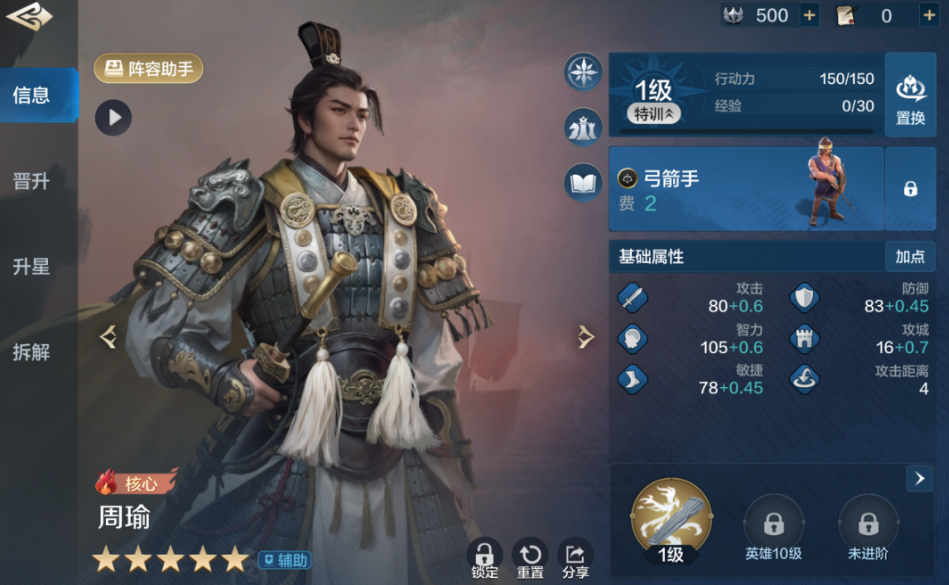Open the 阵容助手 lineup assistant
This screenshot has height=585, width=949.
149,69
